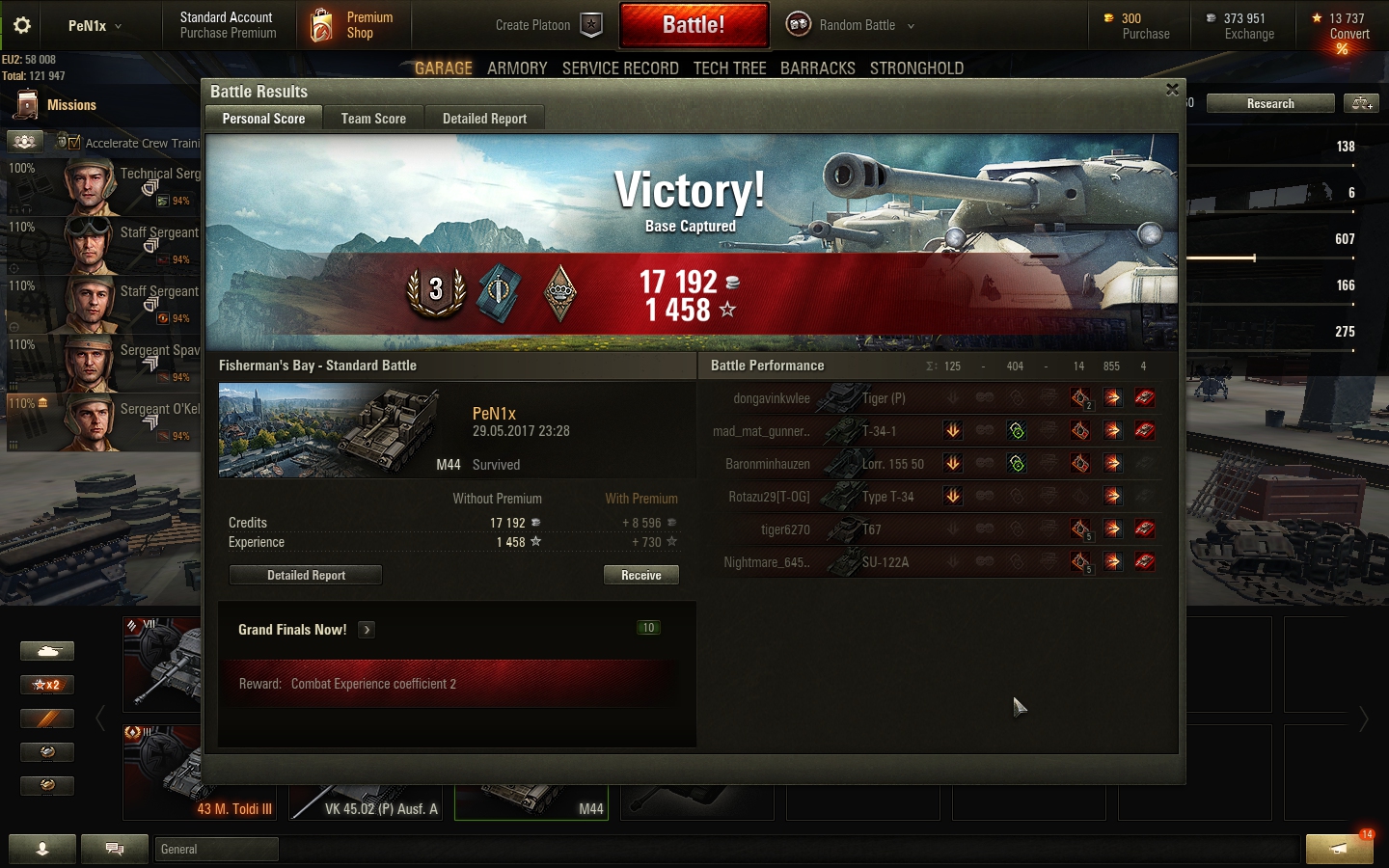1389x868 pixels.
Task: Click the Research button
Action: tap(1270, 103)
